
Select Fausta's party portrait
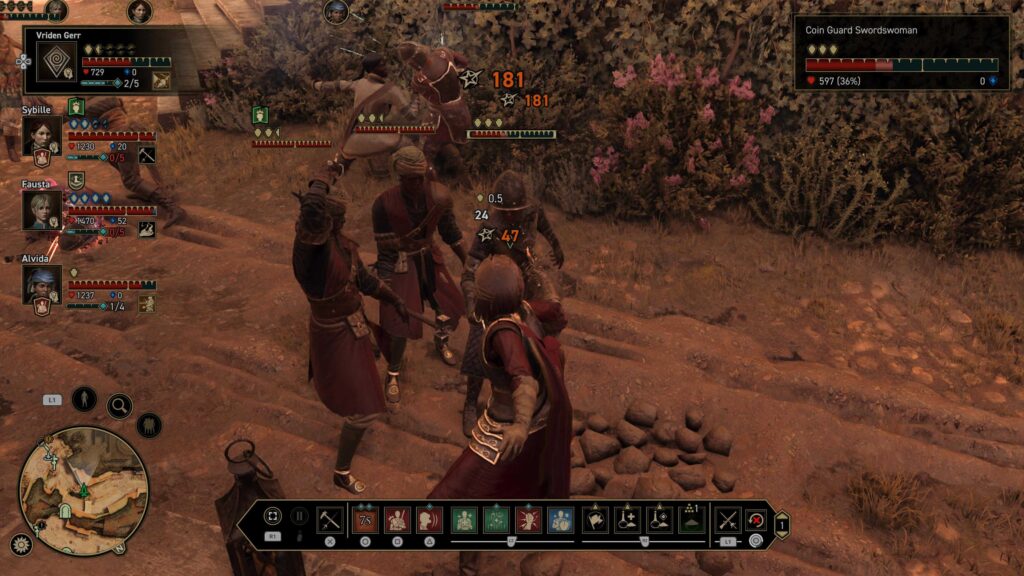tap(43, 210)
